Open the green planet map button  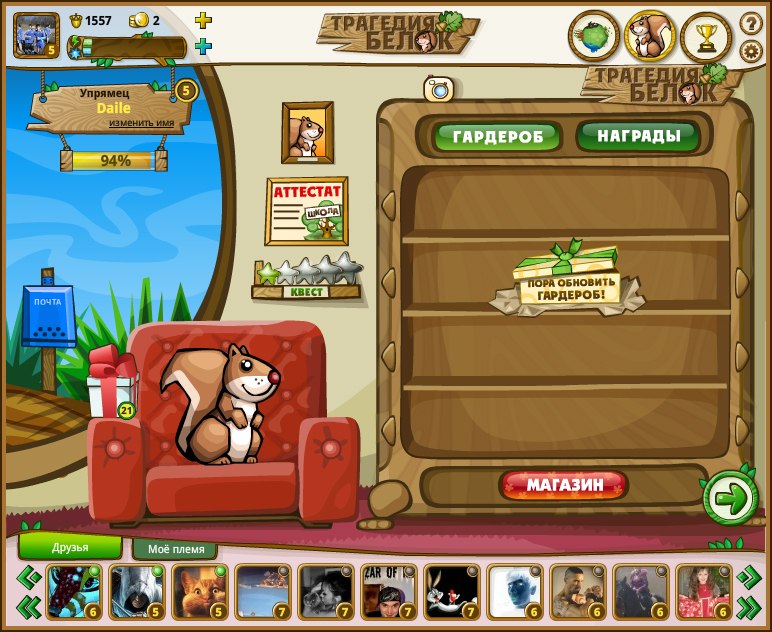pyautogui.click(x=593, y=37)
